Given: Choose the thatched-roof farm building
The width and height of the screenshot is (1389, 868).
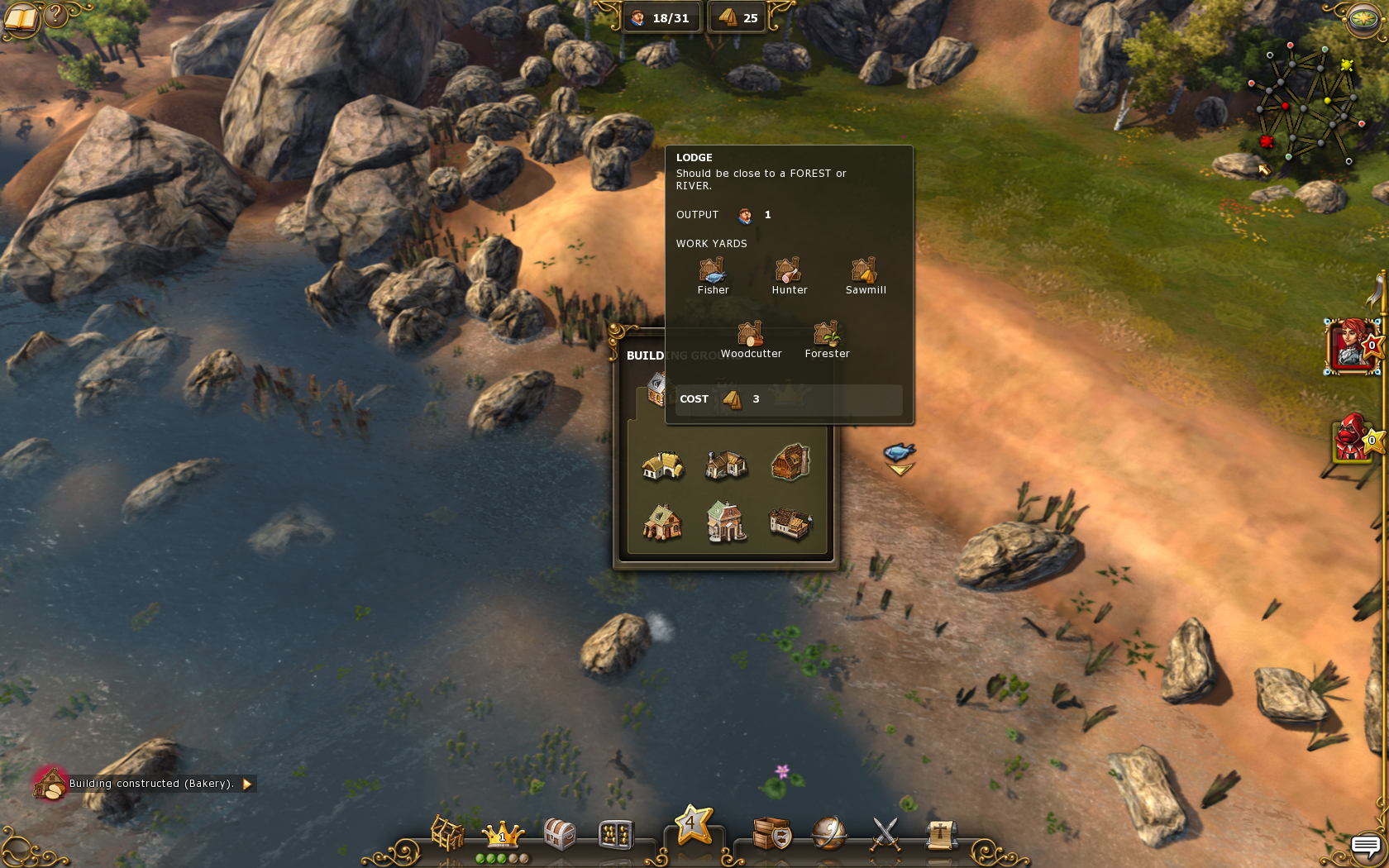Looking at the screenshot, I should coord(662,465).
